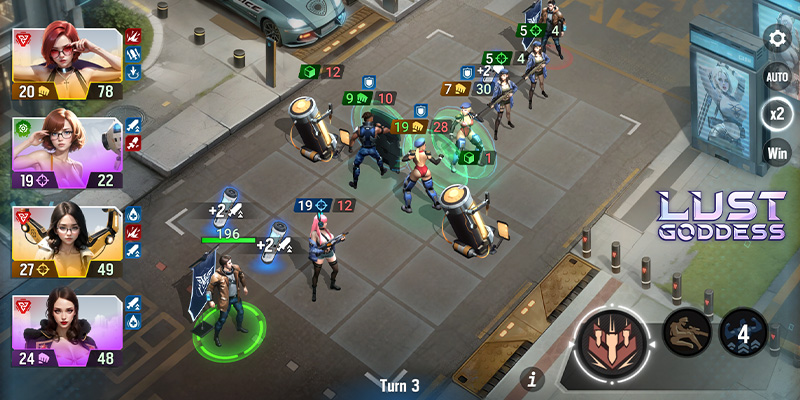Select the skill with the 4 counter
The width and height of the screenshot is (800, 400).
(x=743, y=333)
